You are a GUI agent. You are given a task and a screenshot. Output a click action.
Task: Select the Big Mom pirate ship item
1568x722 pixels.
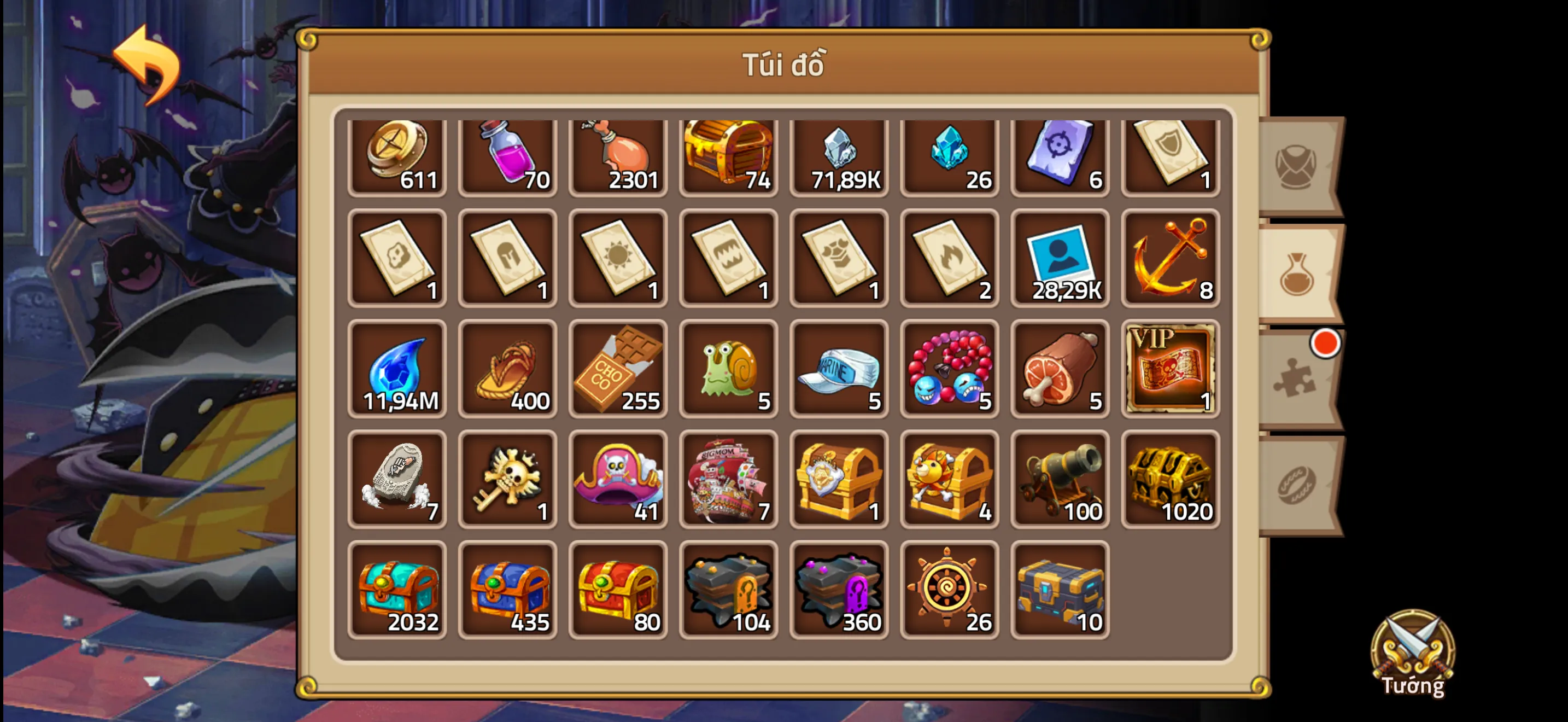728,480
